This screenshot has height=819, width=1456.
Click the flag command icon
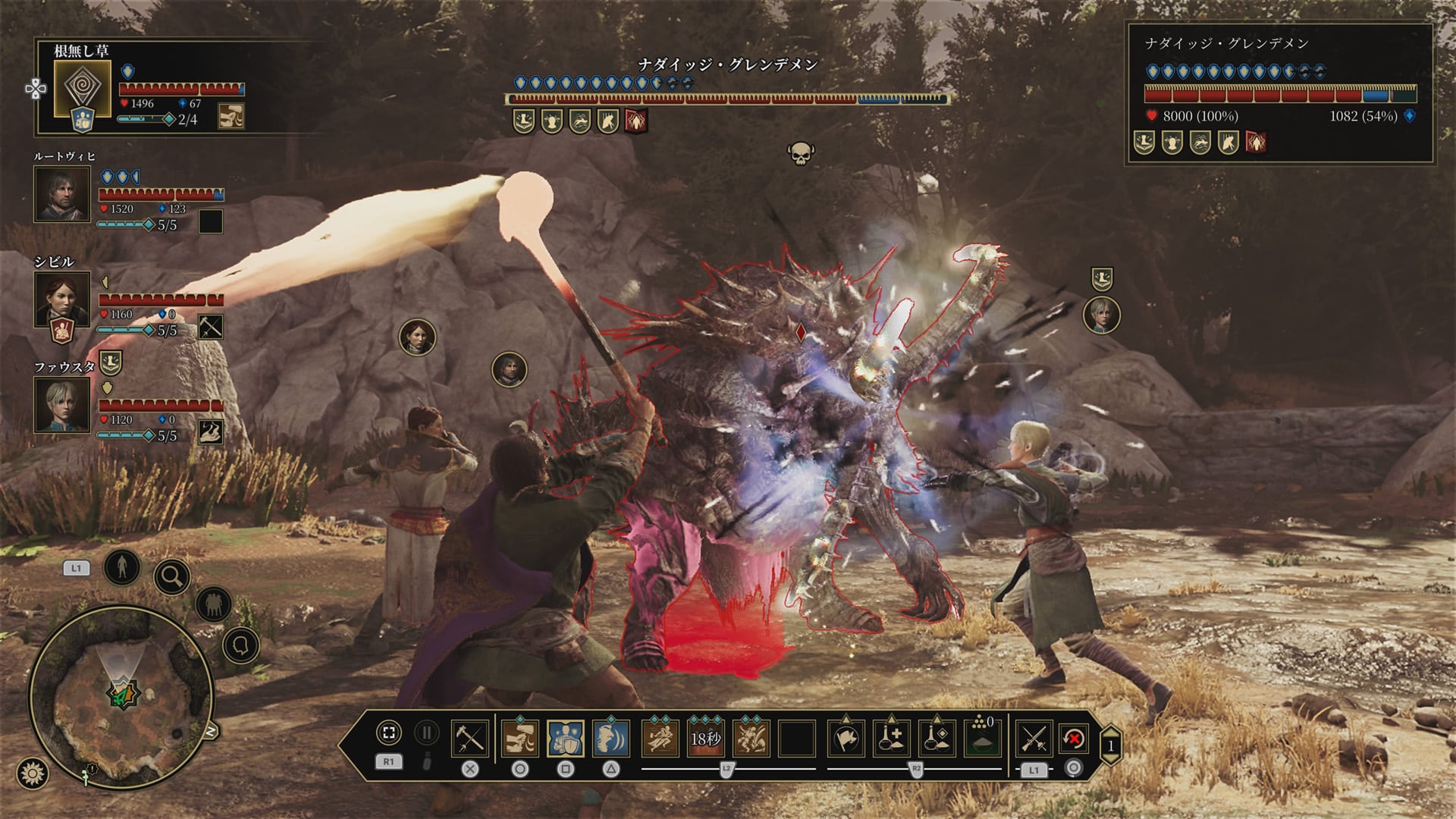click(846, 738)
